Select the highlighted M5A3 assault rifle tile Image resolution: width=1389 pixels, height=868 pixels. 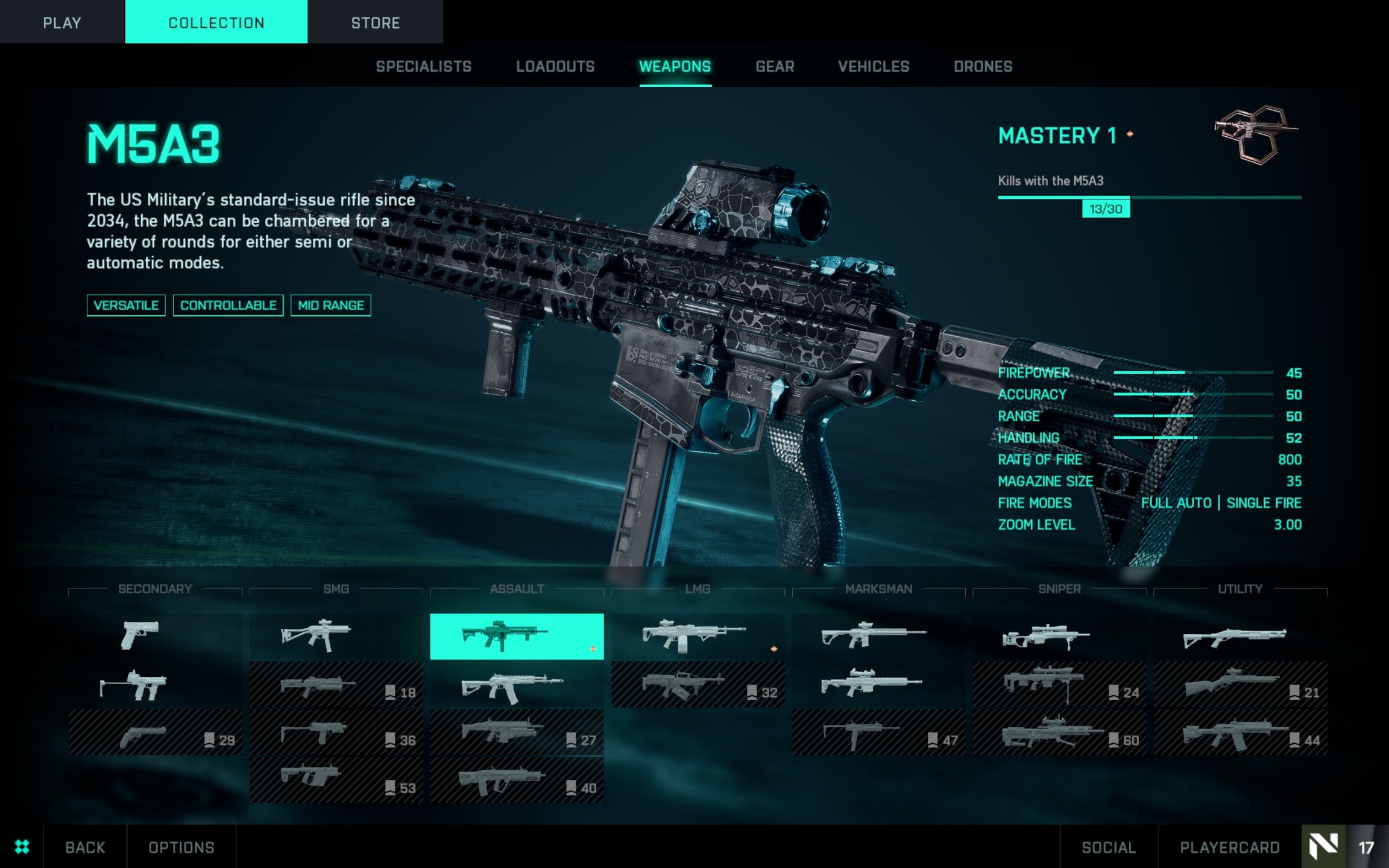tap(516, 636)
